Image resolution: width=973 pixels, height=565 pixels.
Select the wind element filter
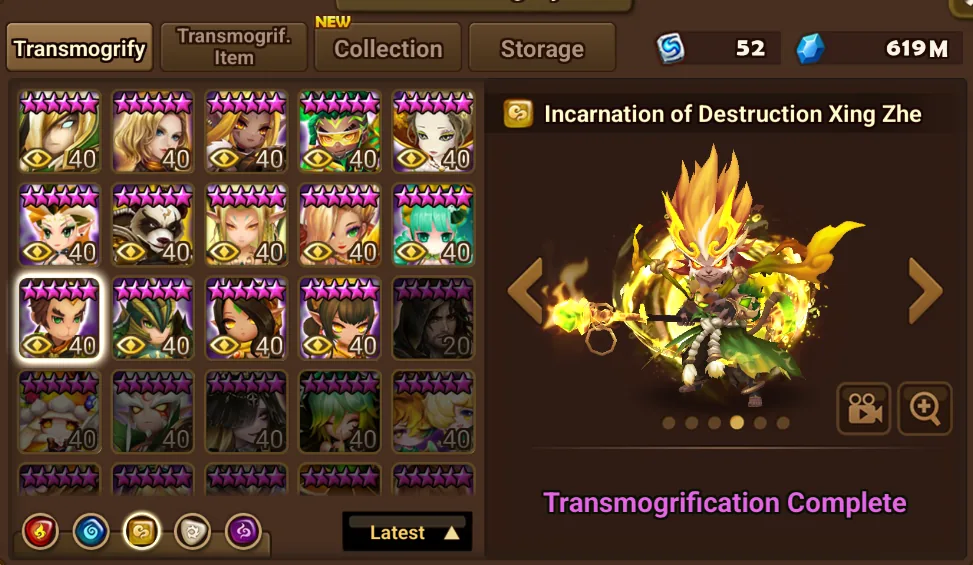(141, 531)
